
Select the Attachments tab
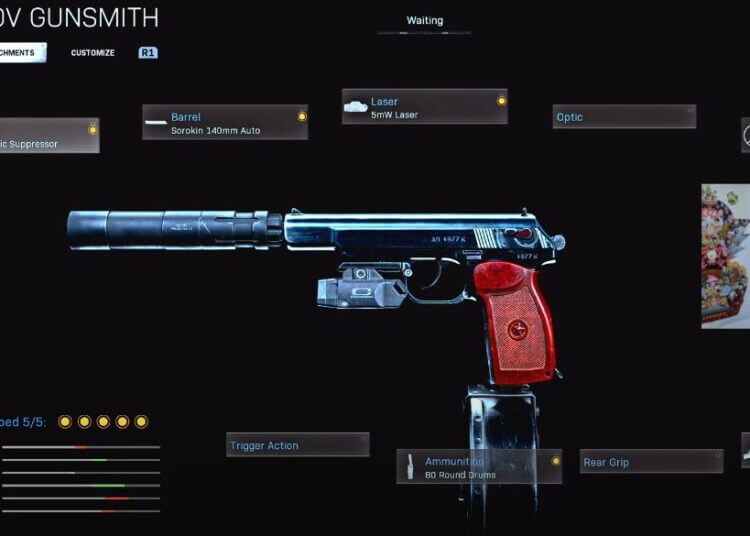pyautogui.click(x=20, y=53)
